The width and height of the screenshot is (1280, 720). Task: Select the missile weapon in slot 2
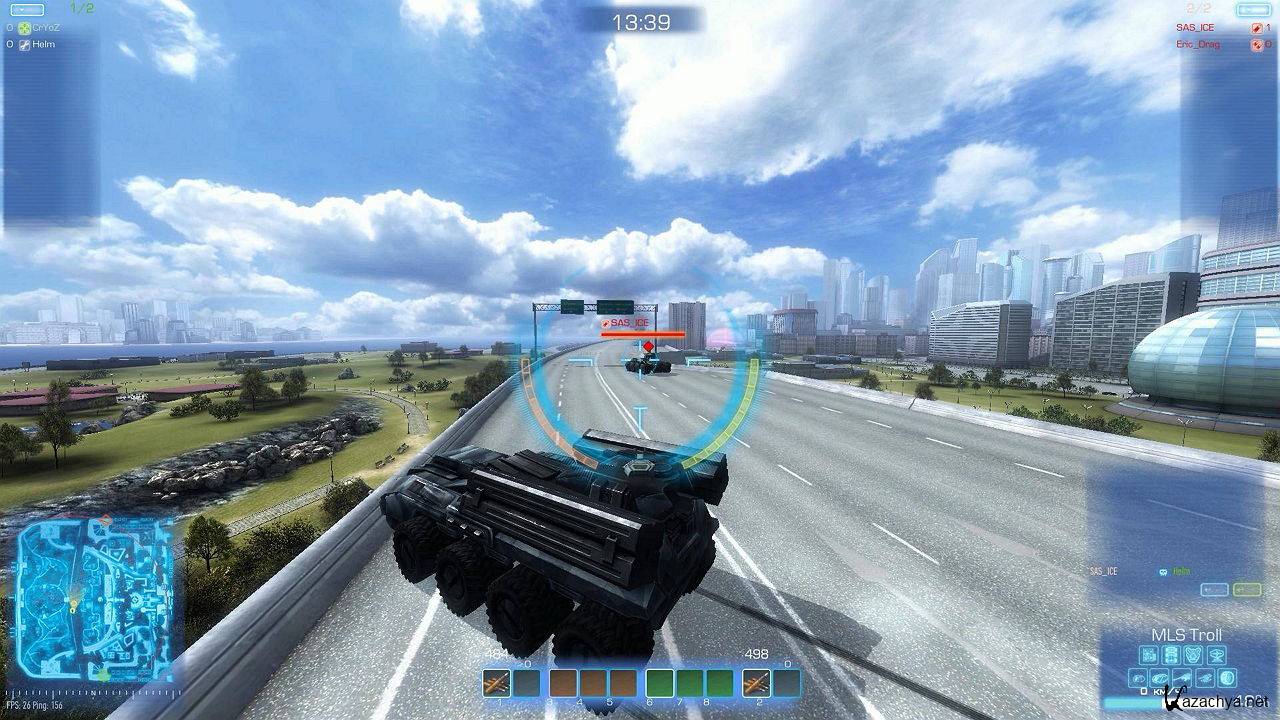coord(756,683)
